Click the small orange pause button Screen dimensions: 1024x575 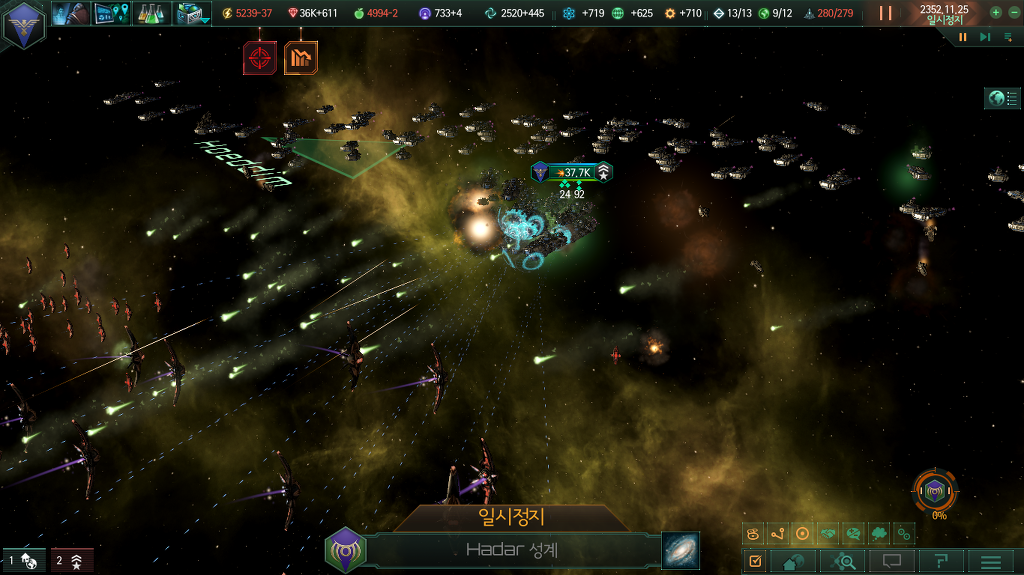[963, 37]
